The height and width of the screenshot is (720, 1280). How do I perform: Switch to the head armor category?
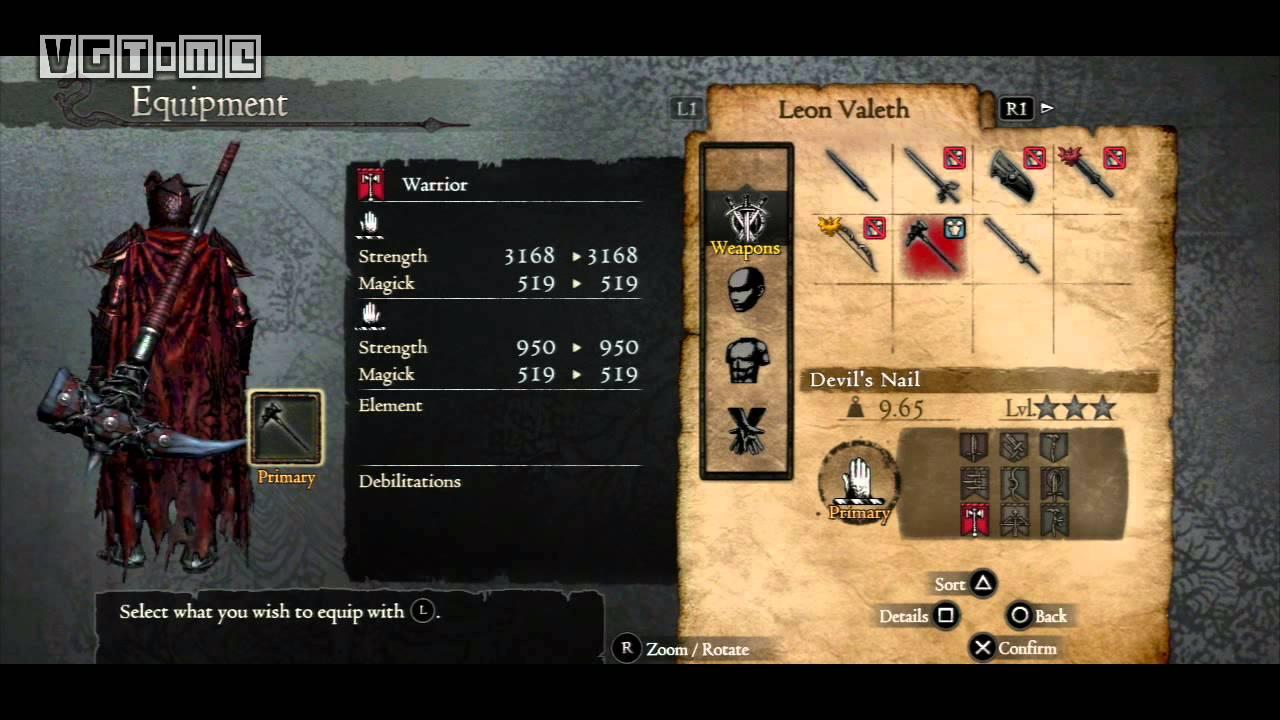pyautogui.click(x=746, y=291)
